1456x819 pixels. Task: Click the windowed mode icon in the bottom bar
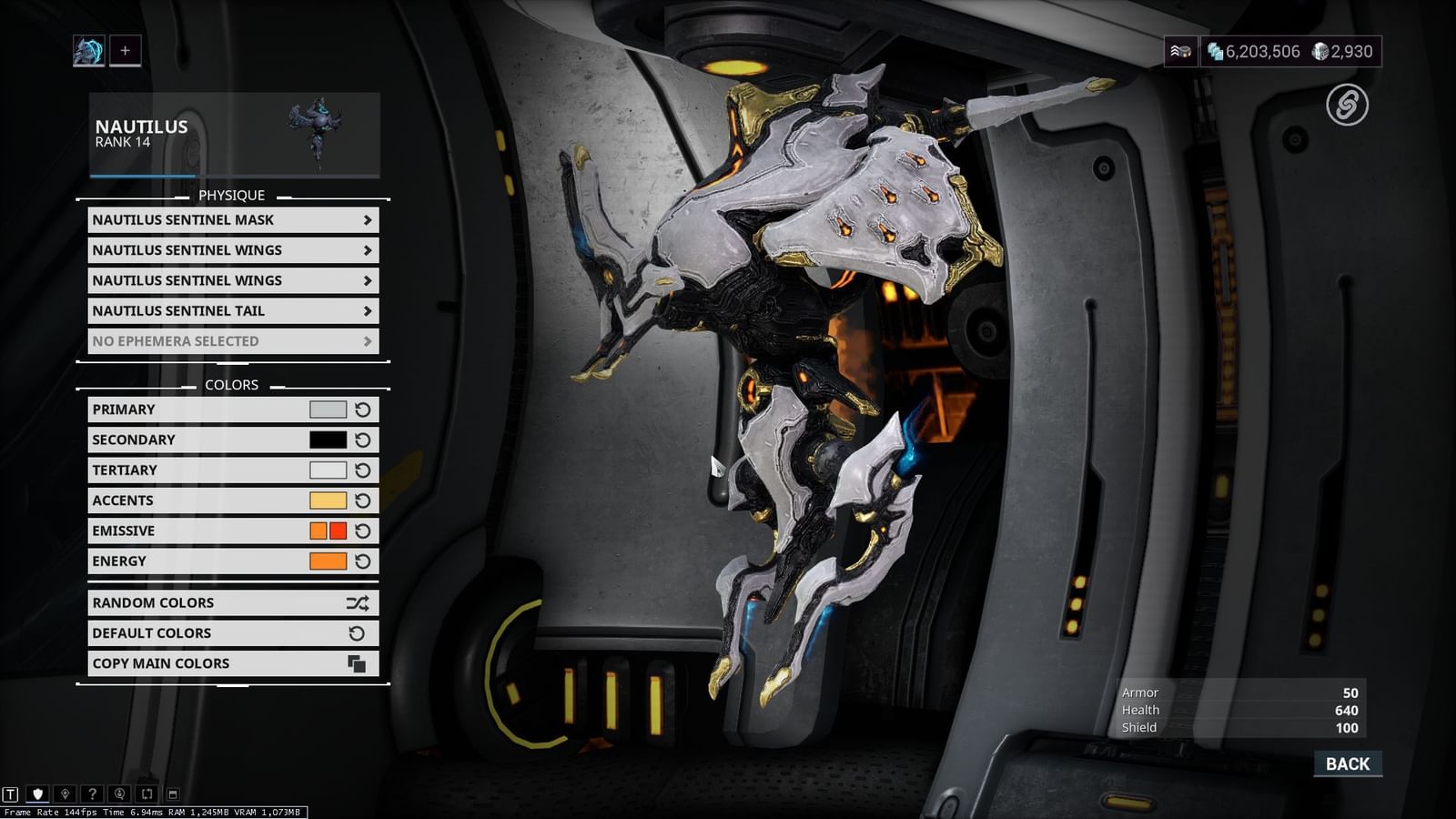(172, 793)
